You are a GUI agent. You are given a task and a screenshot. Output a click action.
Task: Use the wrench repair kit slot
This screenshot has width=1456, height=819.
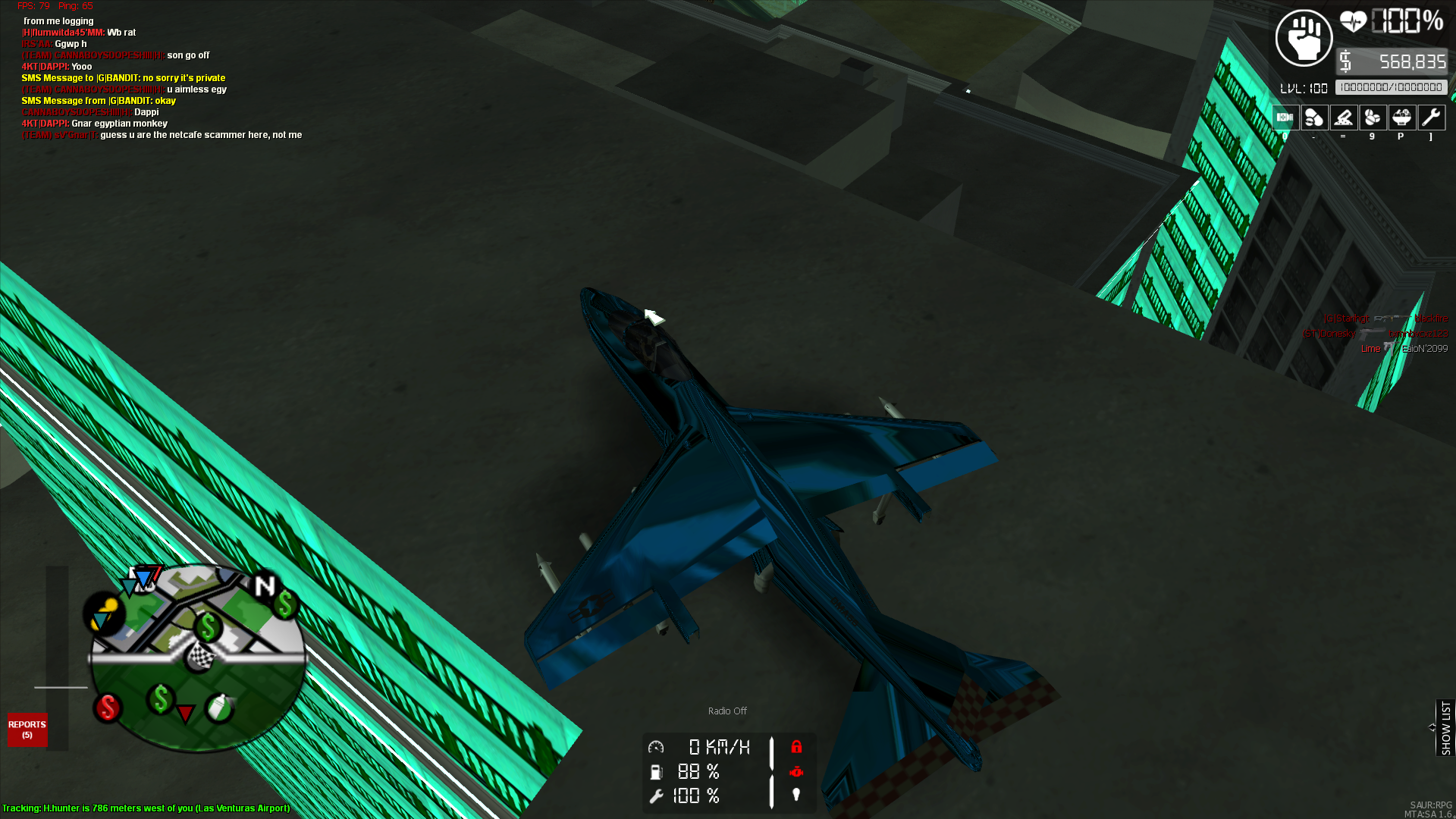click(x=1431, y=118)
